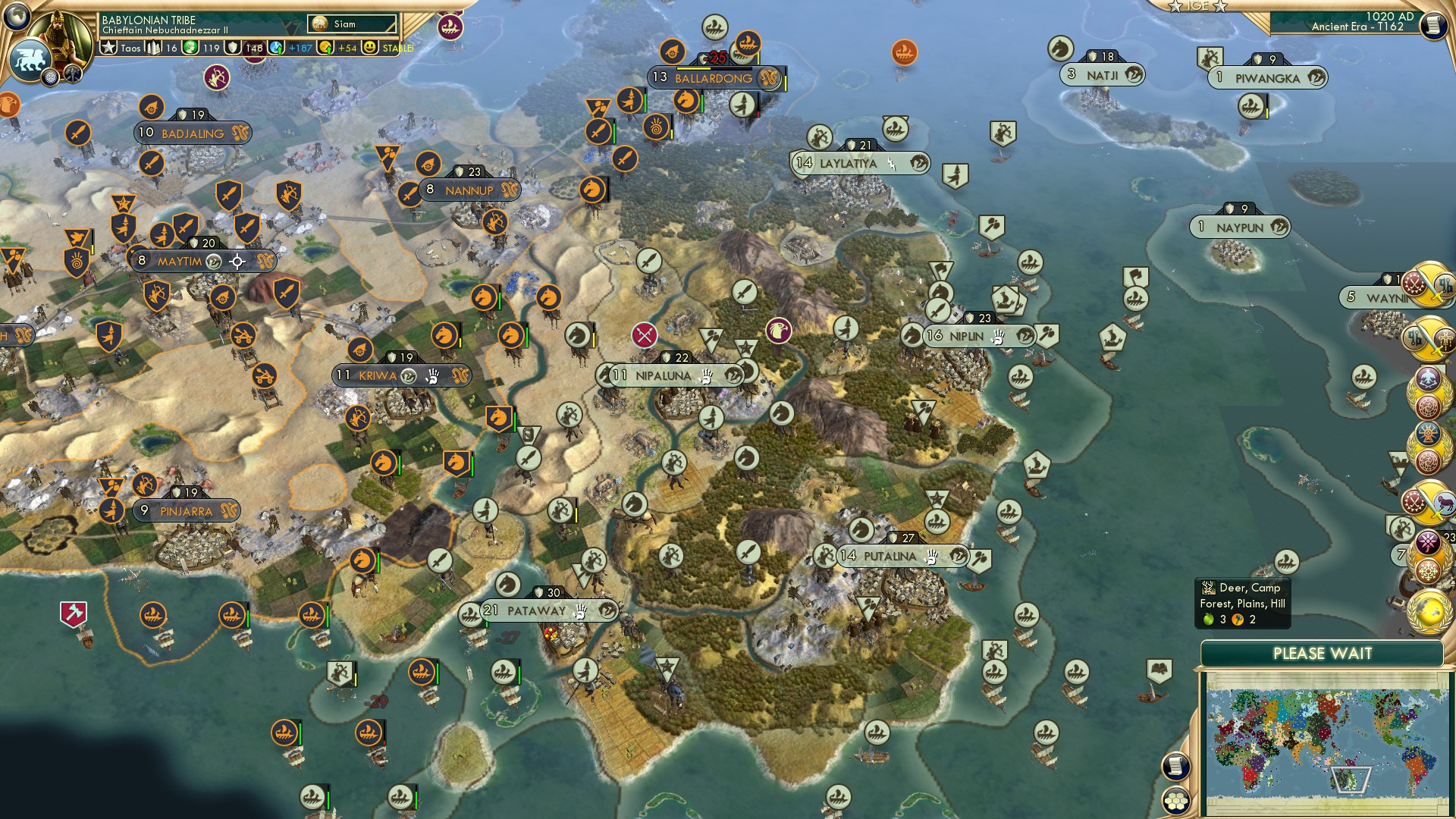The width and height of the screenshot is (1456, 819).
Task: Toggle the Maytim city focus crosshair icon
Action: [x=238, y=261]
